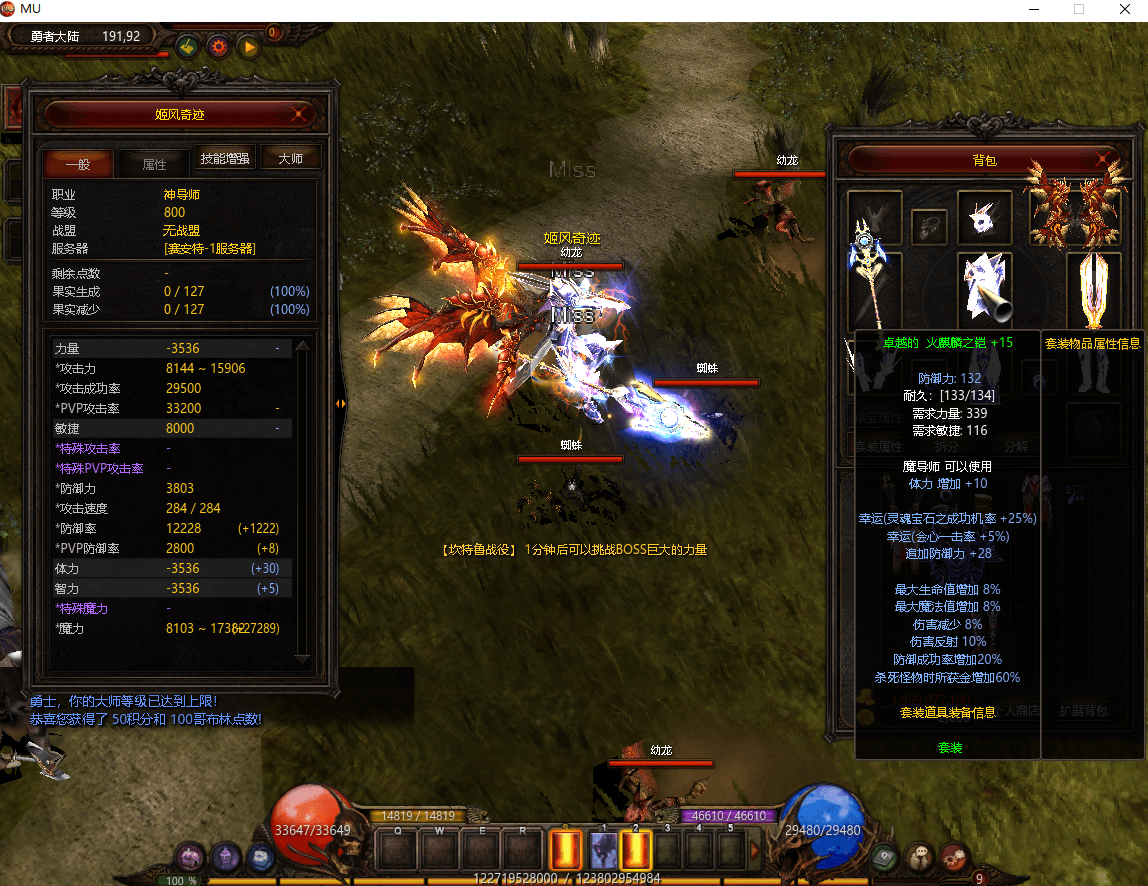Select the 大师 tab
The height and width of the screenshot is (886, 1148).
coord(291,158)
